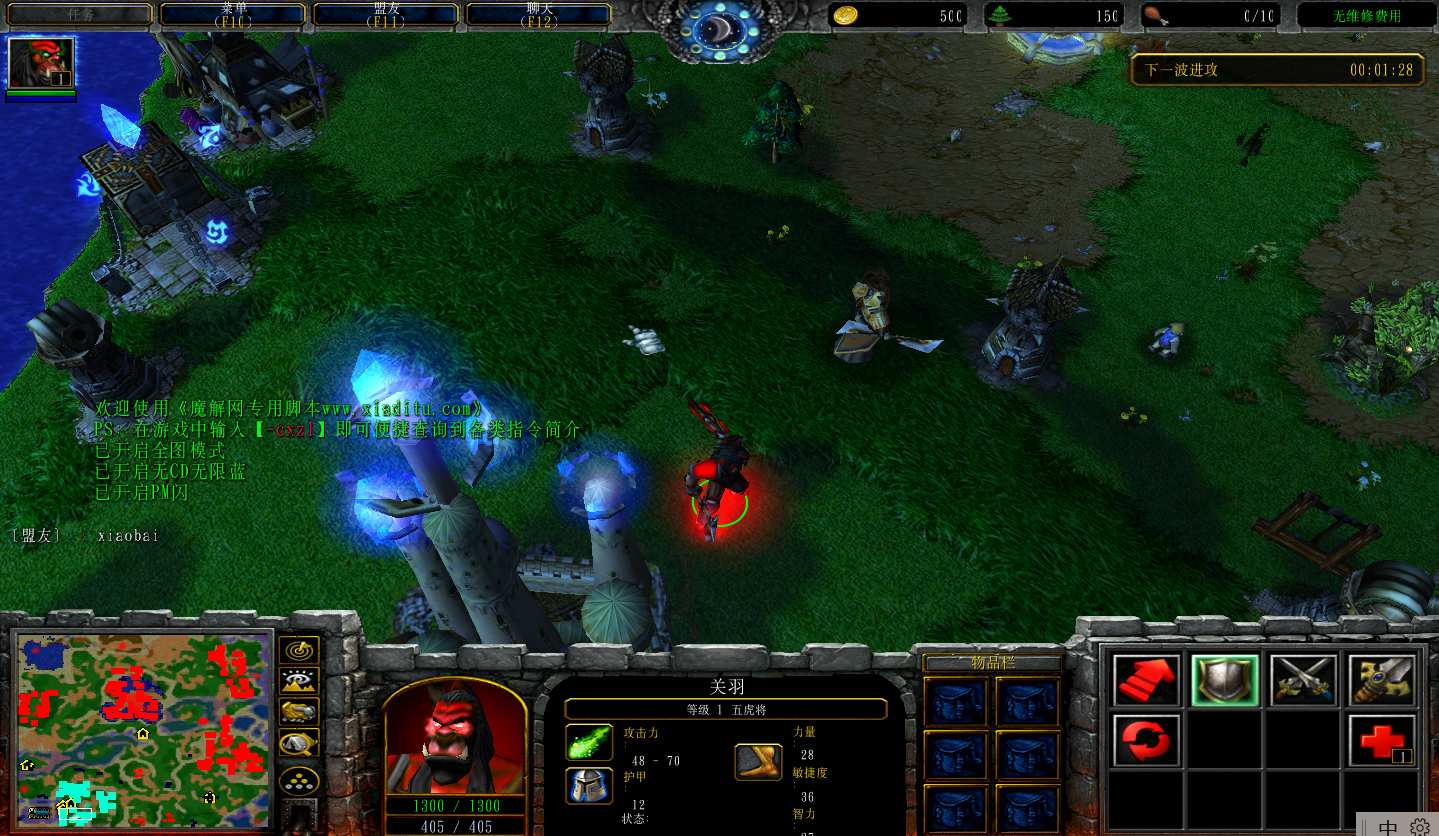Image resolution: width=1439 pixels, height=836 pixels.
Task: Click the gold boot stat icon
Action: 759,762
